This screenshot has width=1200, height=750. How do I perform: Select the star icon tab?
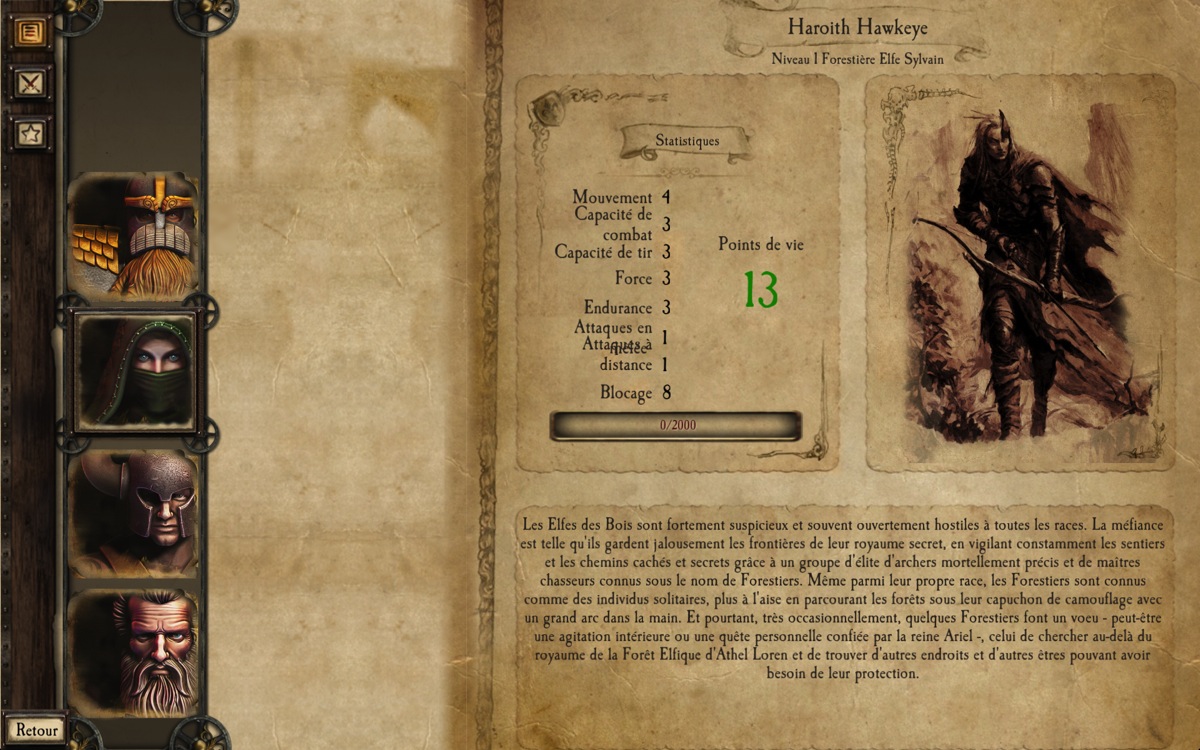[30, 132]
